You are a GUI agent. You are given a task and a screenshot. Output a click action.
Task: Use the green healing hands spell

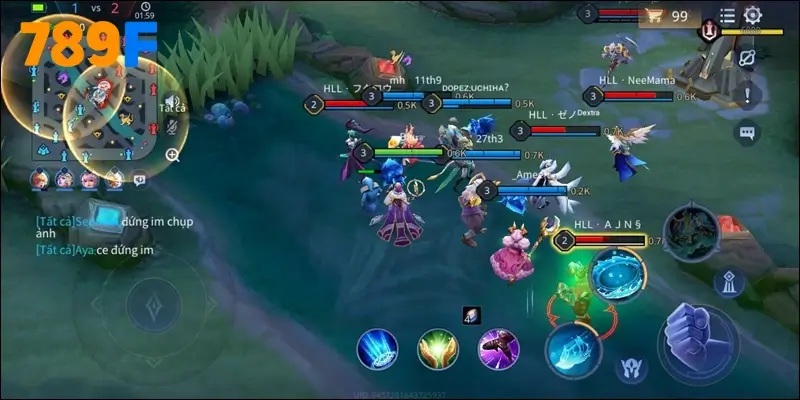(x=437, y=348)
